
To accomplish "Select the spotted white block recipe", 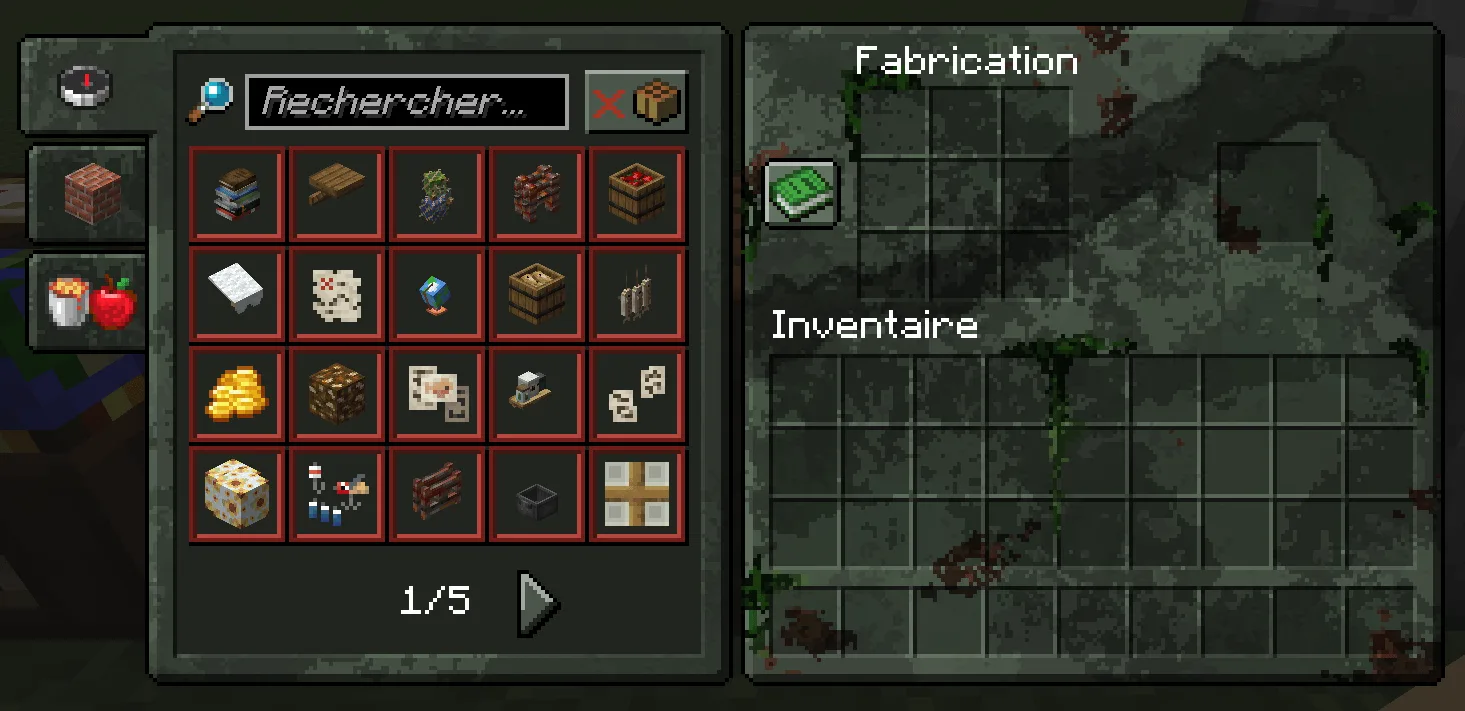I will [237, 495].
